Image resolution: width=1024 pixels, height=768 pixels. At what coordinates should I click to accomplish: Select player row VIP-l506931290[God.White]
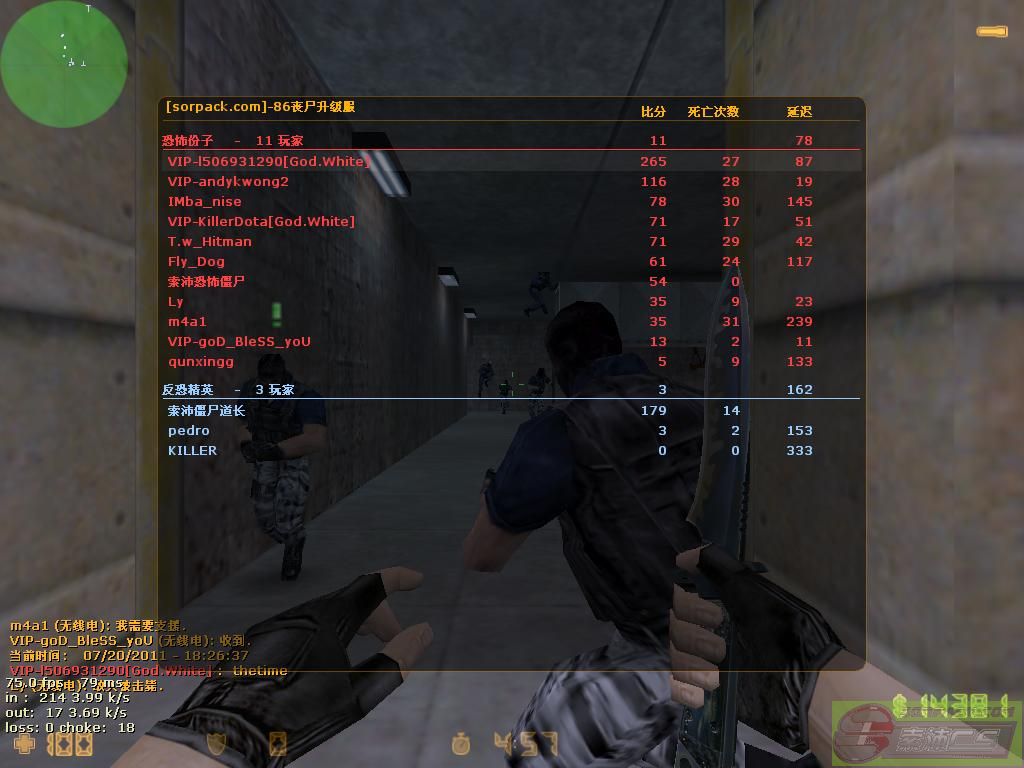point(268,161)
